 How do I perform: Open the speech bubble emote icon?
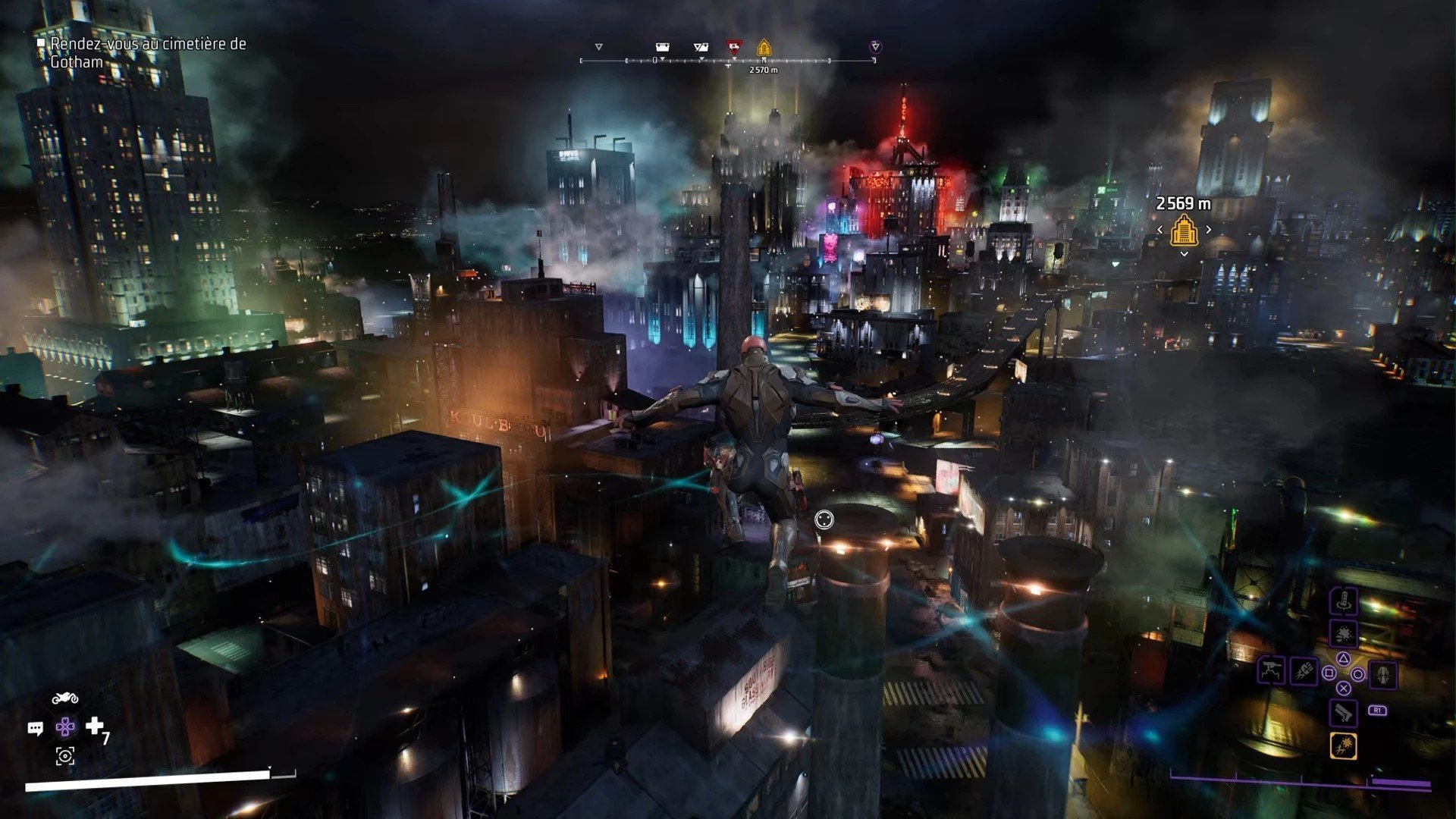35,729
